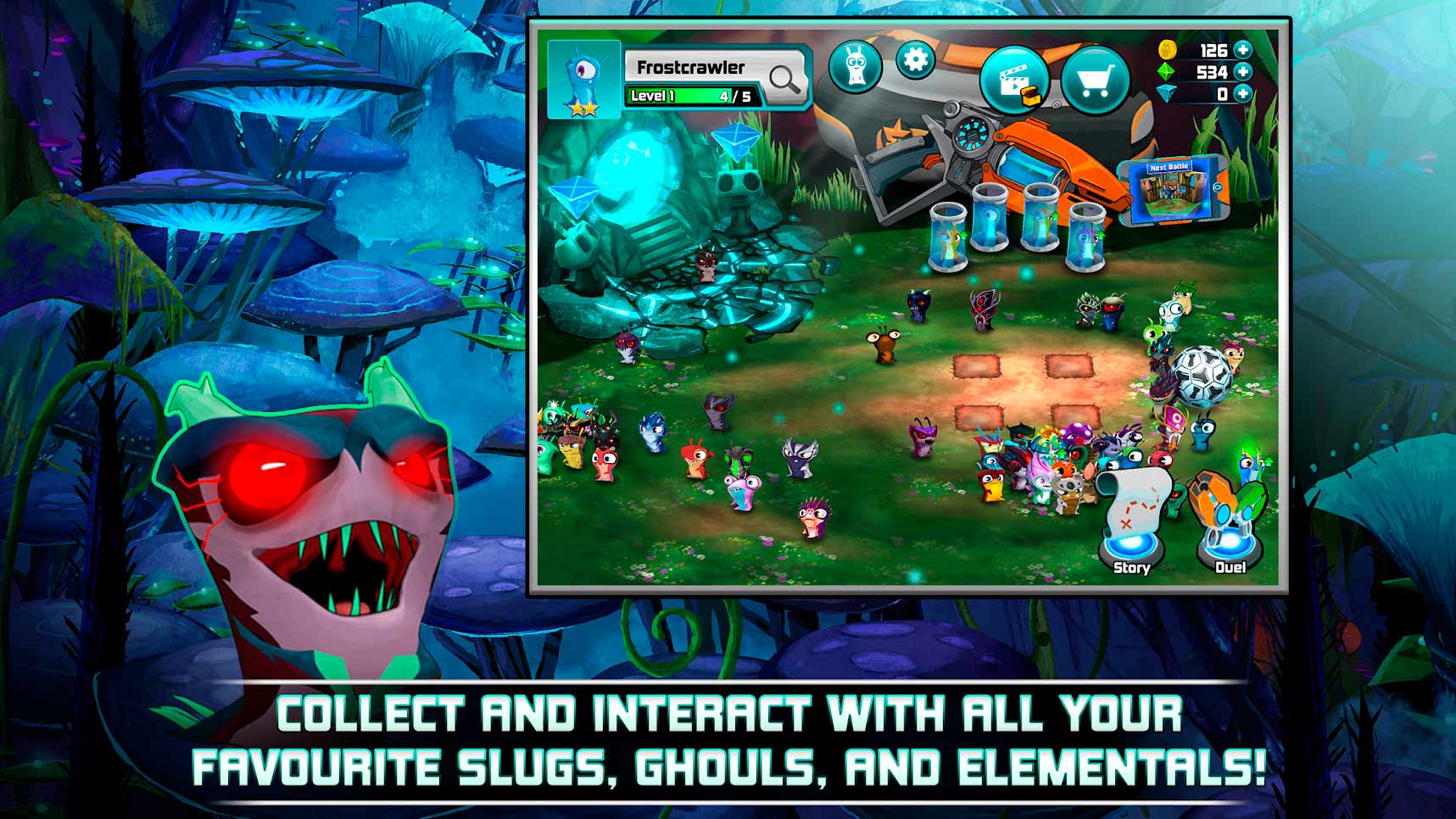Add green gems with the plus button
This screenshot has height=819, width=1456.
1243,72
